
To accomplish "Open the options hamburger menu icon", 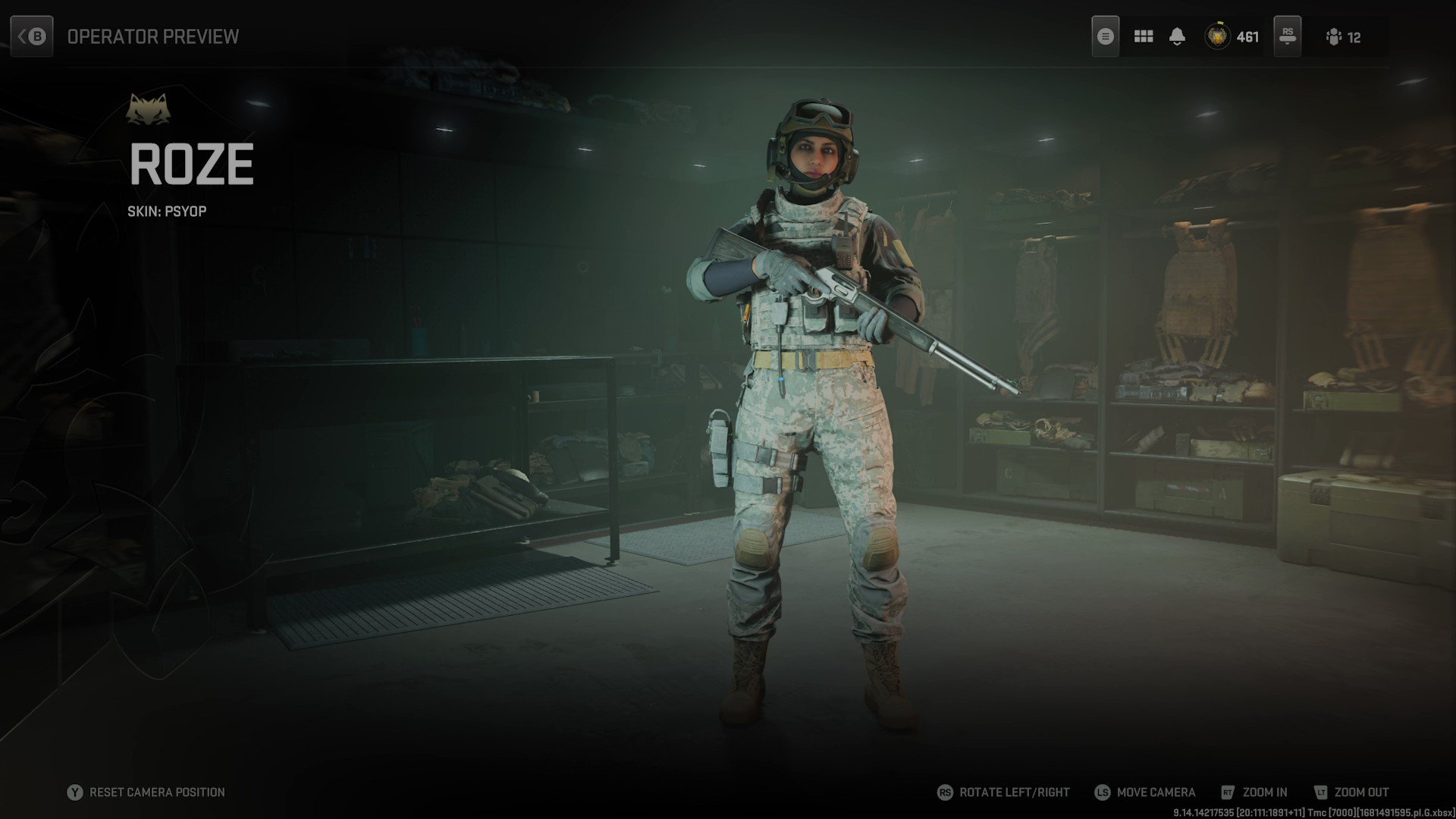I will tap(1105, 36).
